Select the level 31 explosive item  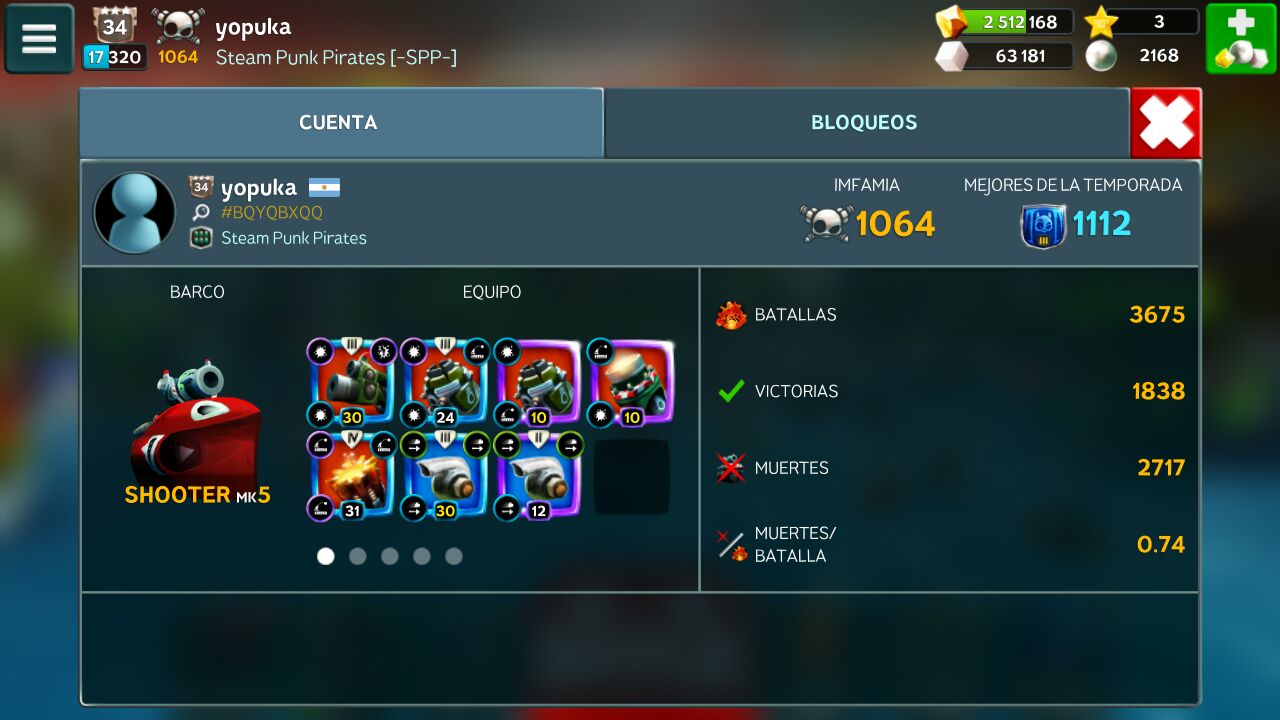350,476
